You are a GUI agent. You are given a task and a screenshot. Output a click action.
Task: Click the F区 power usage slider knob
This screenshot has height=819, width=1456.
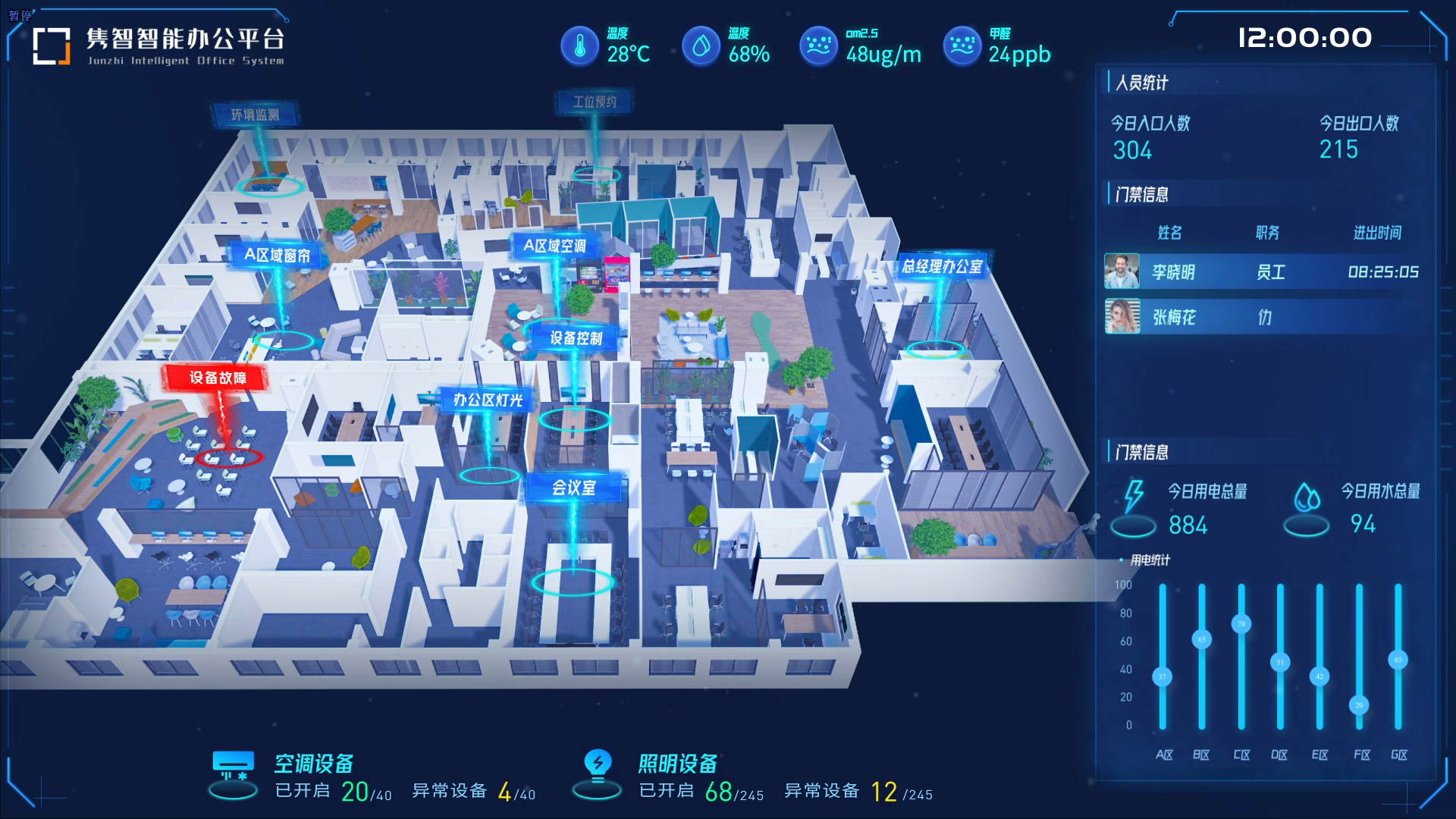(x=1359, y=705)
